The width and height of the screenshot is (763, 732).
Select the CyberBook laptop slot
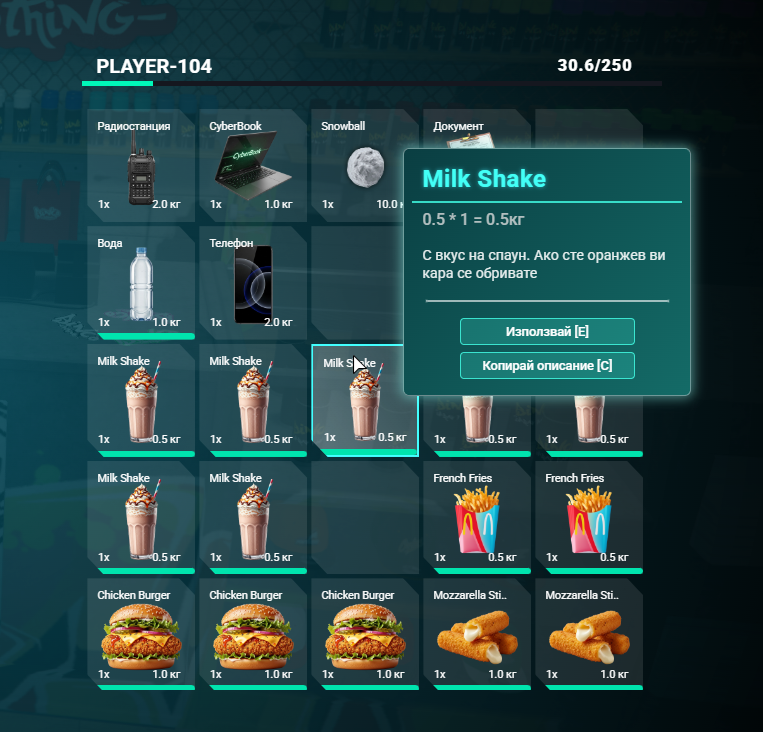click(252, 166)
